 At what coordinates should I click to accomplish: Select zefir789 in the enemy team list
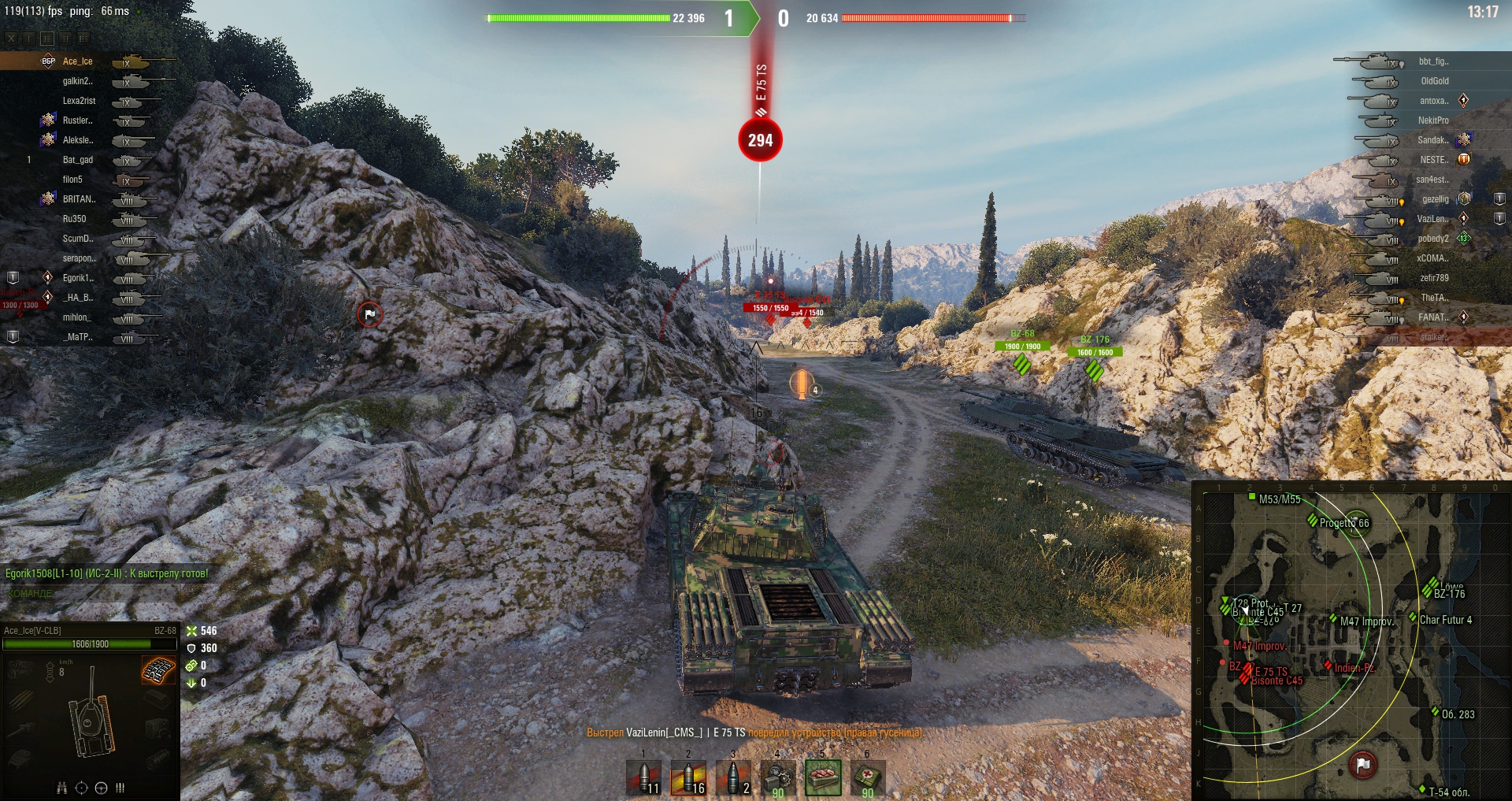click(1433, 278)
